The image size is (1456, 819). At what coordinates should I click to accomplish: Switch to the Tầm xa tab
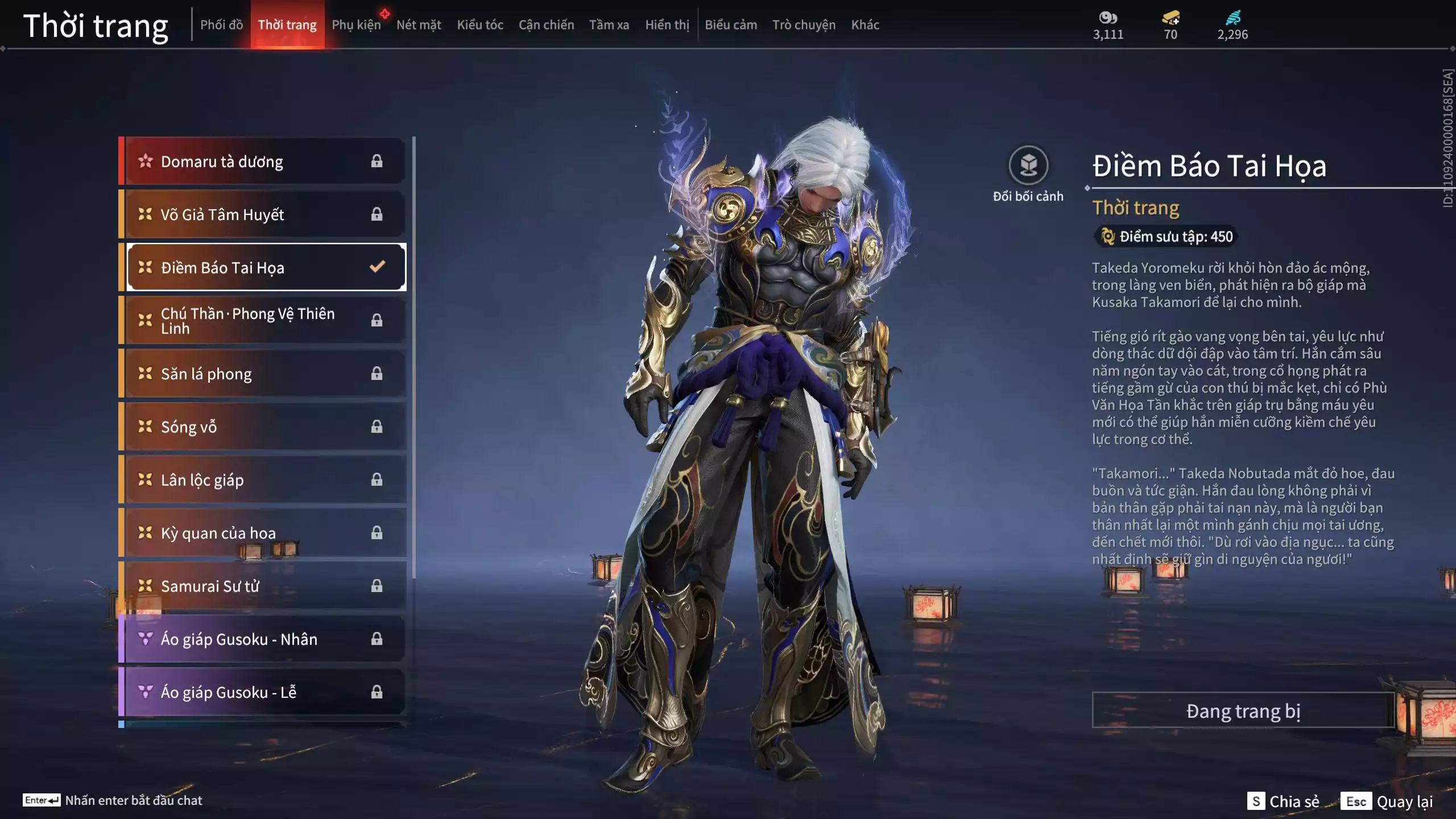click(609, 24)
